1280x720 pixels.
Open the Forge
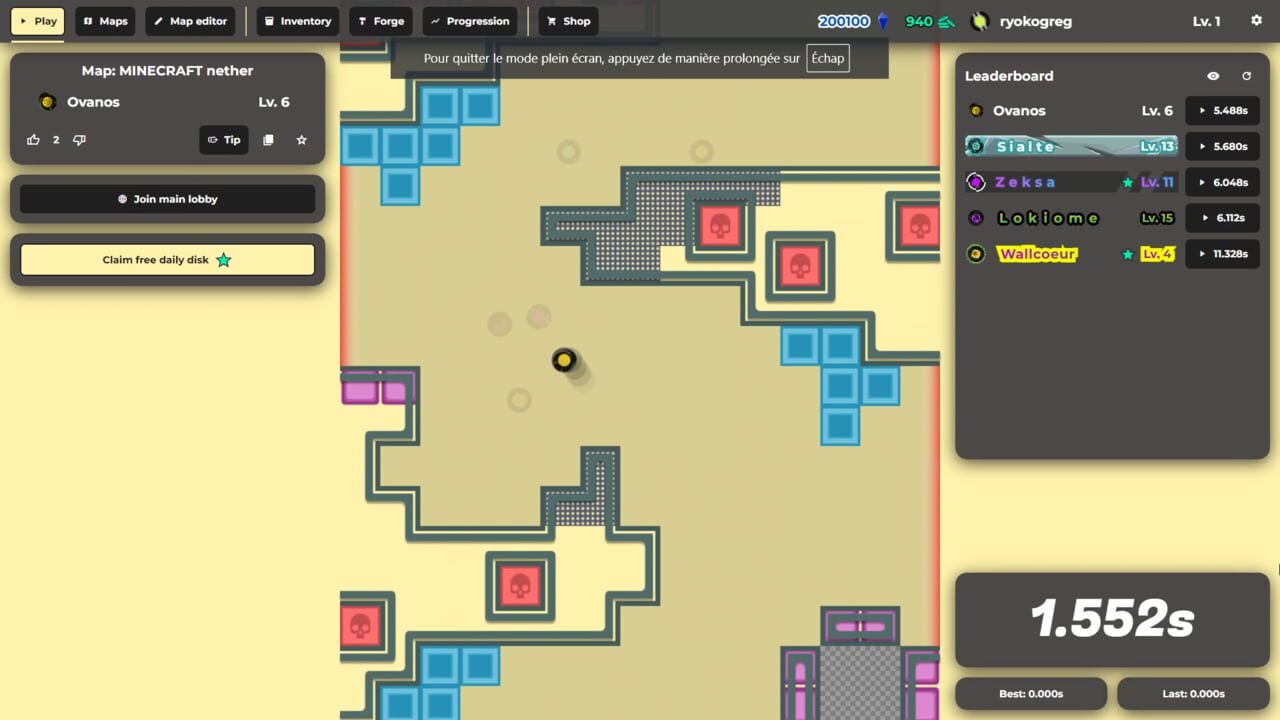tap(381, 20)
